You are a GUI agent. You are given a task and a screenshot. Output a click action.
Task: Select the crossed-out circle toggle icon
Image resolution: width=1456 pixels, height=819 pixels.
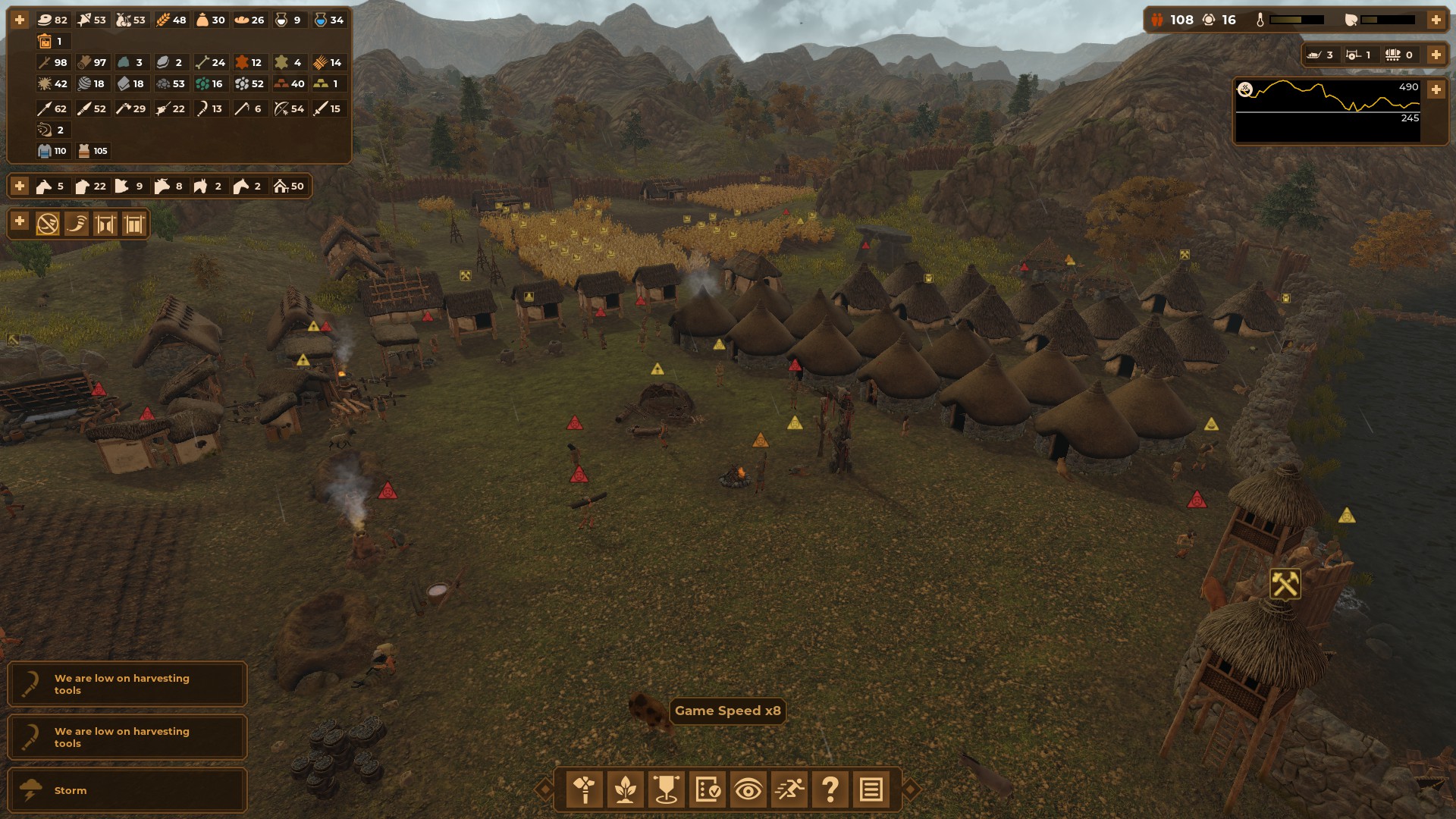48,224
